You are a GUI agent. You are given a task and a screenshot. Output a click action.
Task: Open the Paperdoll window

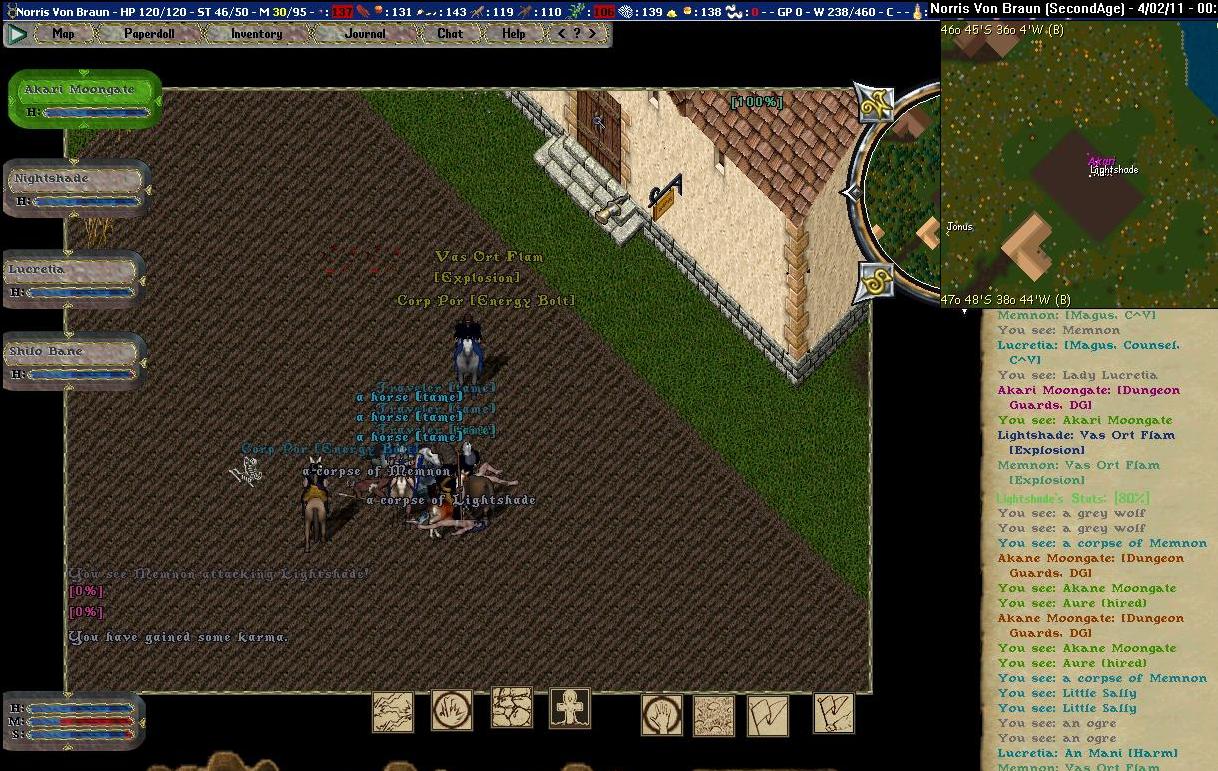[x=149, y=33]
